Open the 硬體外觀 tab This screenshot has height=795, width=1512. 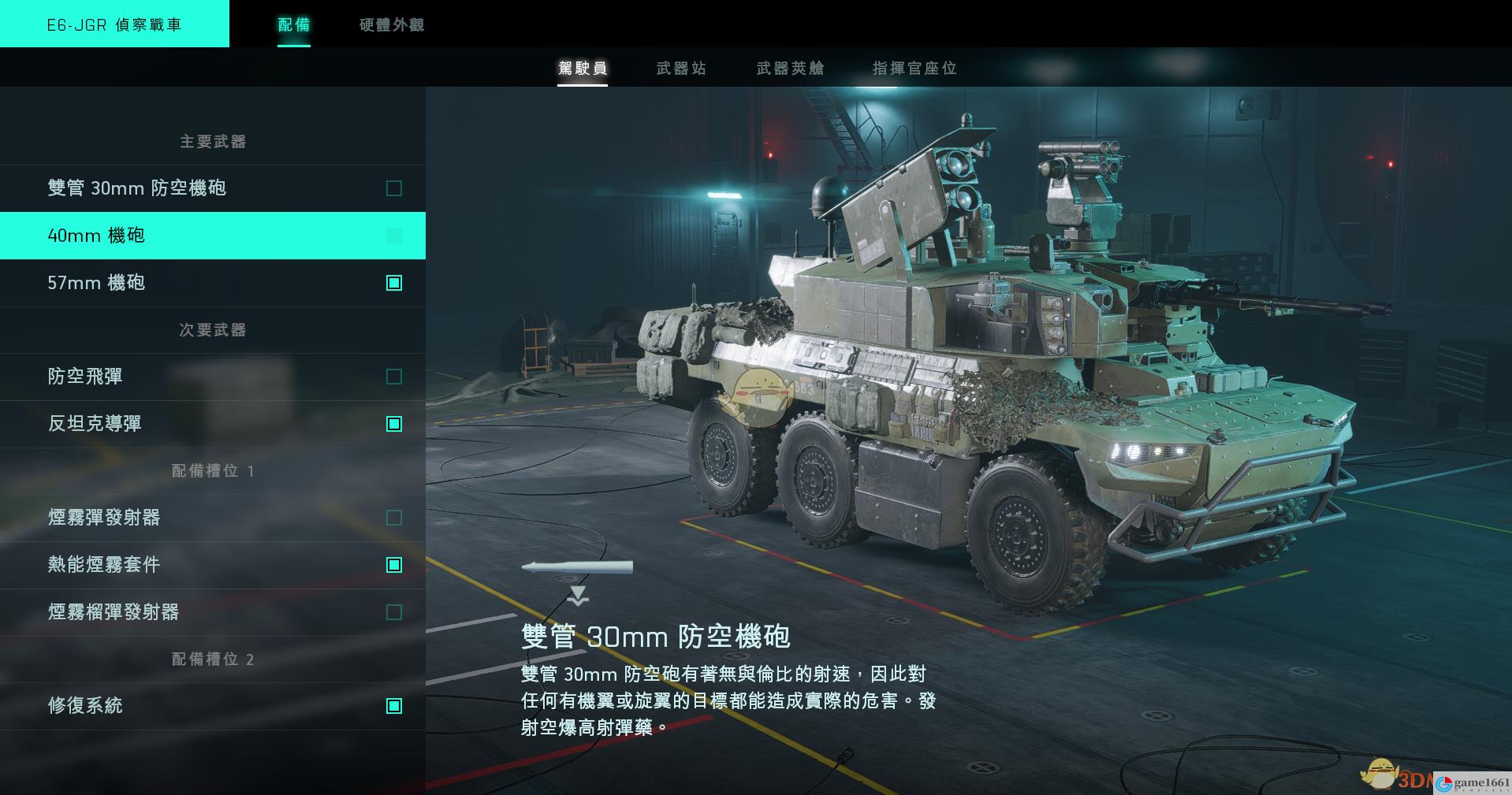(x=392, y=24)
